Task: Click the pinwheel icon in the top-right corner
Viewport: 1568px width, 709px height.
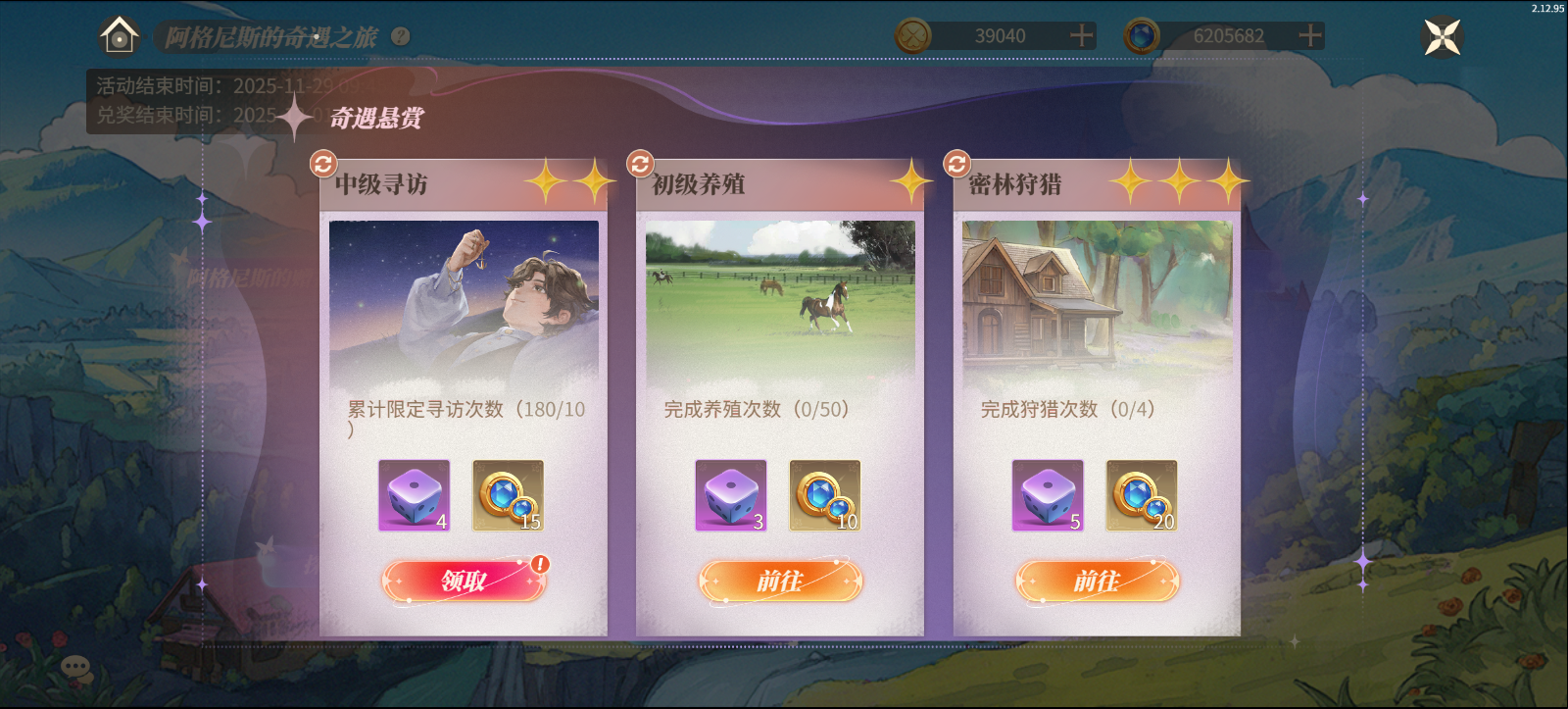Action: [x=1442, y=37]
